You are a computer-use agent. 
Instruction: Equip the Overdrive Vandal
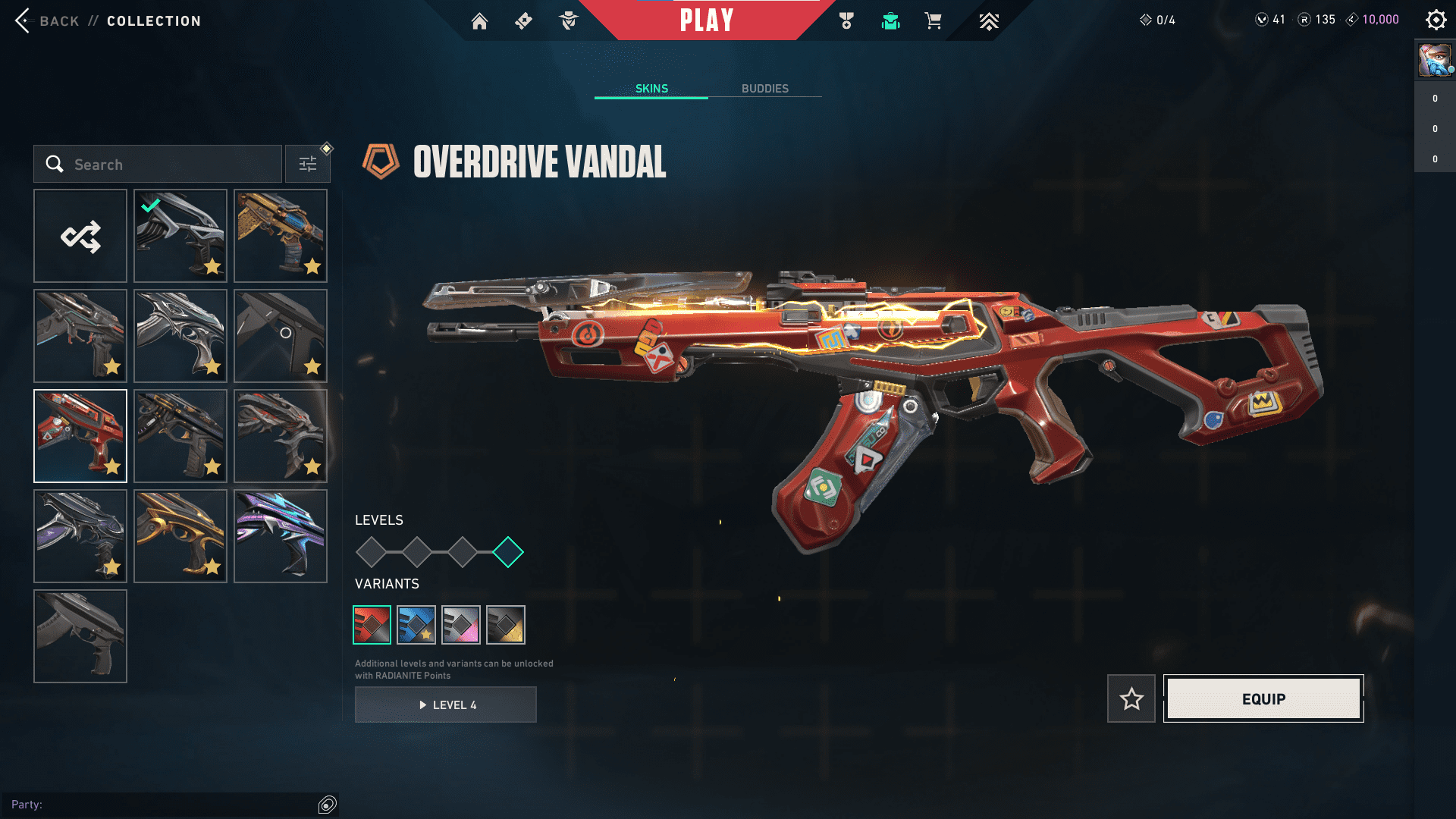pyautogui.click(x=1263, y=698)
